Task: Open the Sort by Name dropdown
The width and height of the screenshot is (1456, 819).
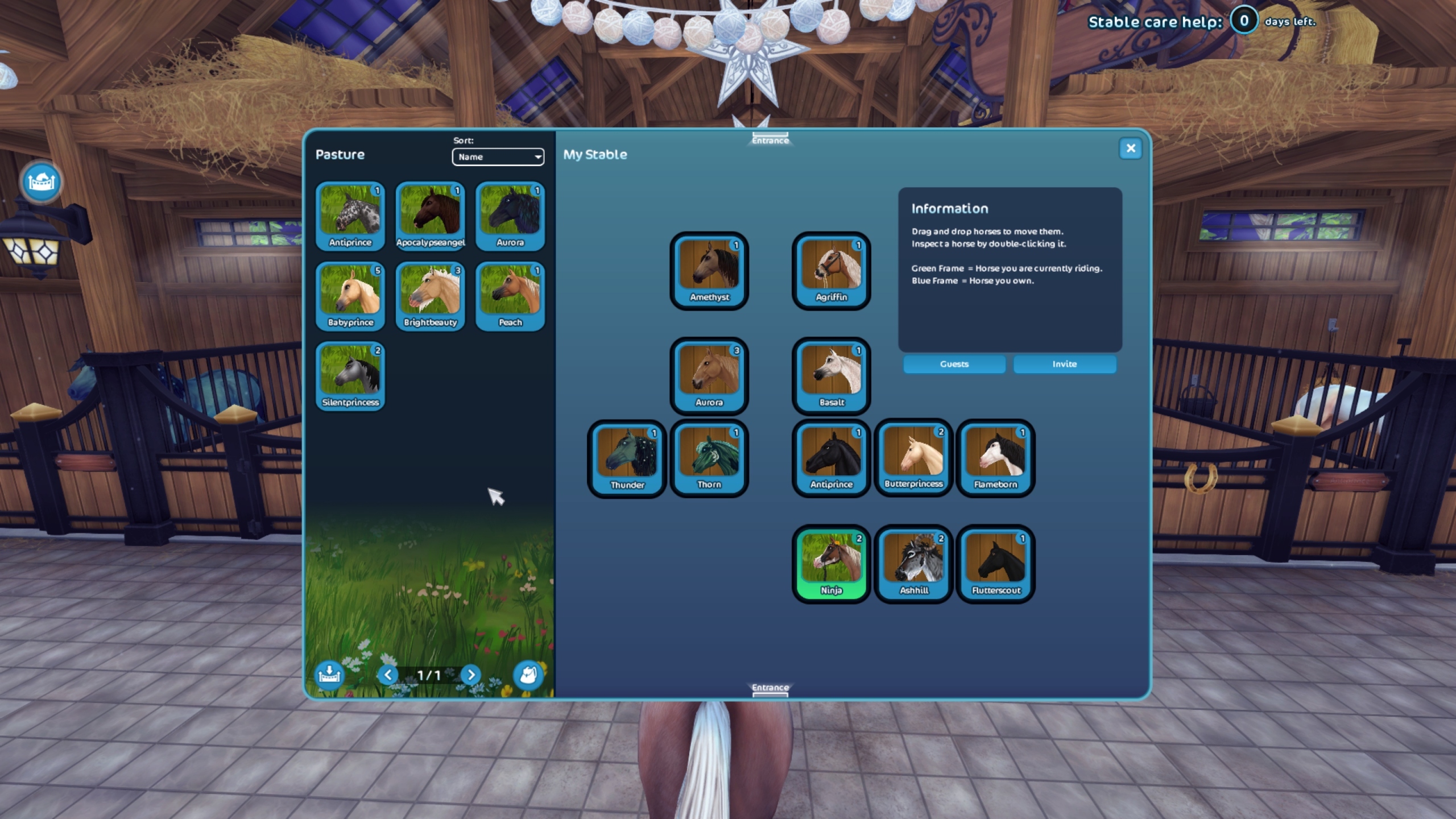Action: tap(498, 157)
